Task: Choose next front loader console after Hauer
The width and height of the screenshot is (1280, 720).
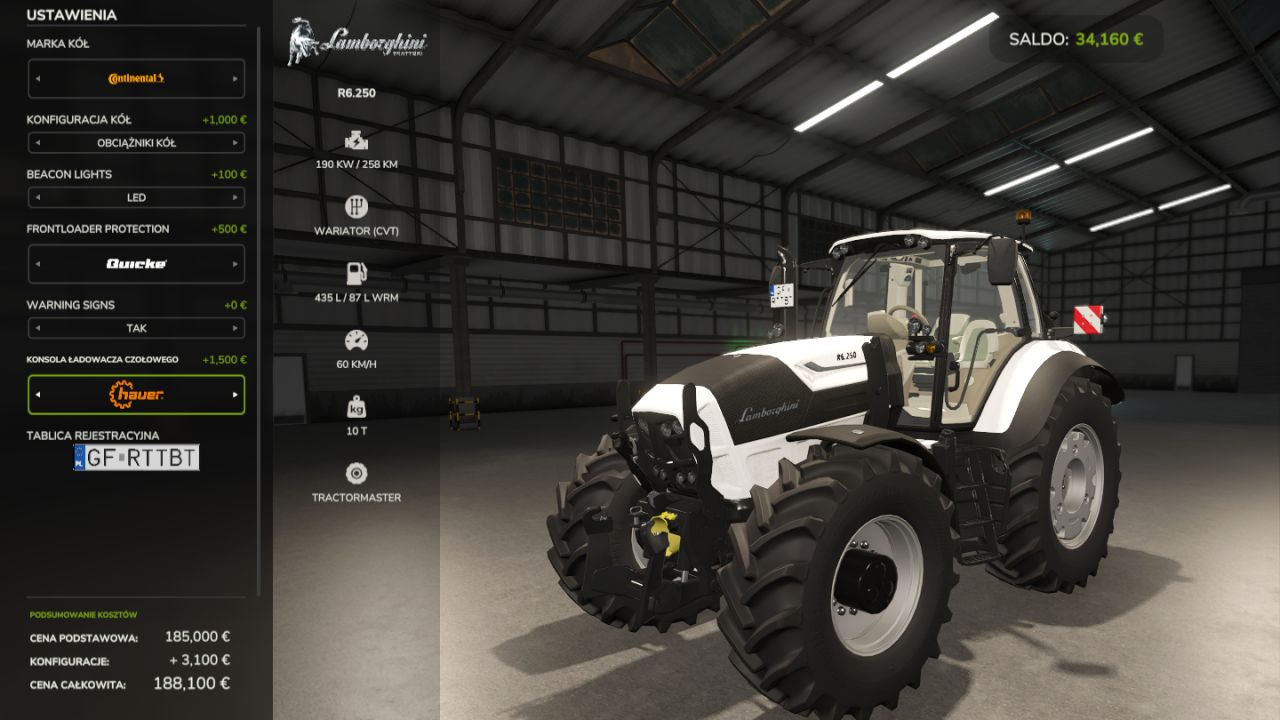Action: point(236,395)
